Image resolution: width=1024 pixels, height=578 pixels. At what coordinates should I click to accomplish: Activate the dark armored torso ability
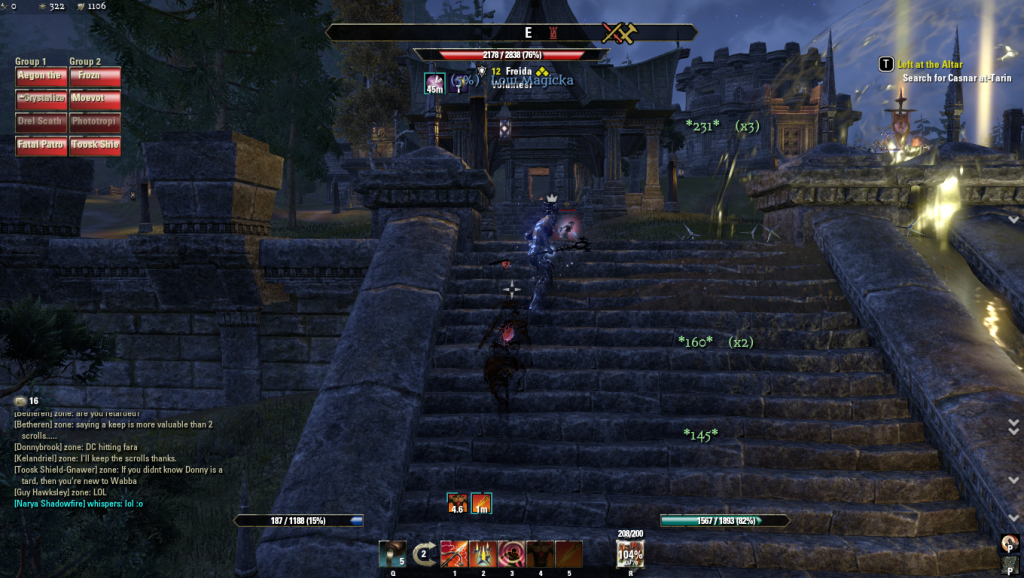tap(541, 554)
